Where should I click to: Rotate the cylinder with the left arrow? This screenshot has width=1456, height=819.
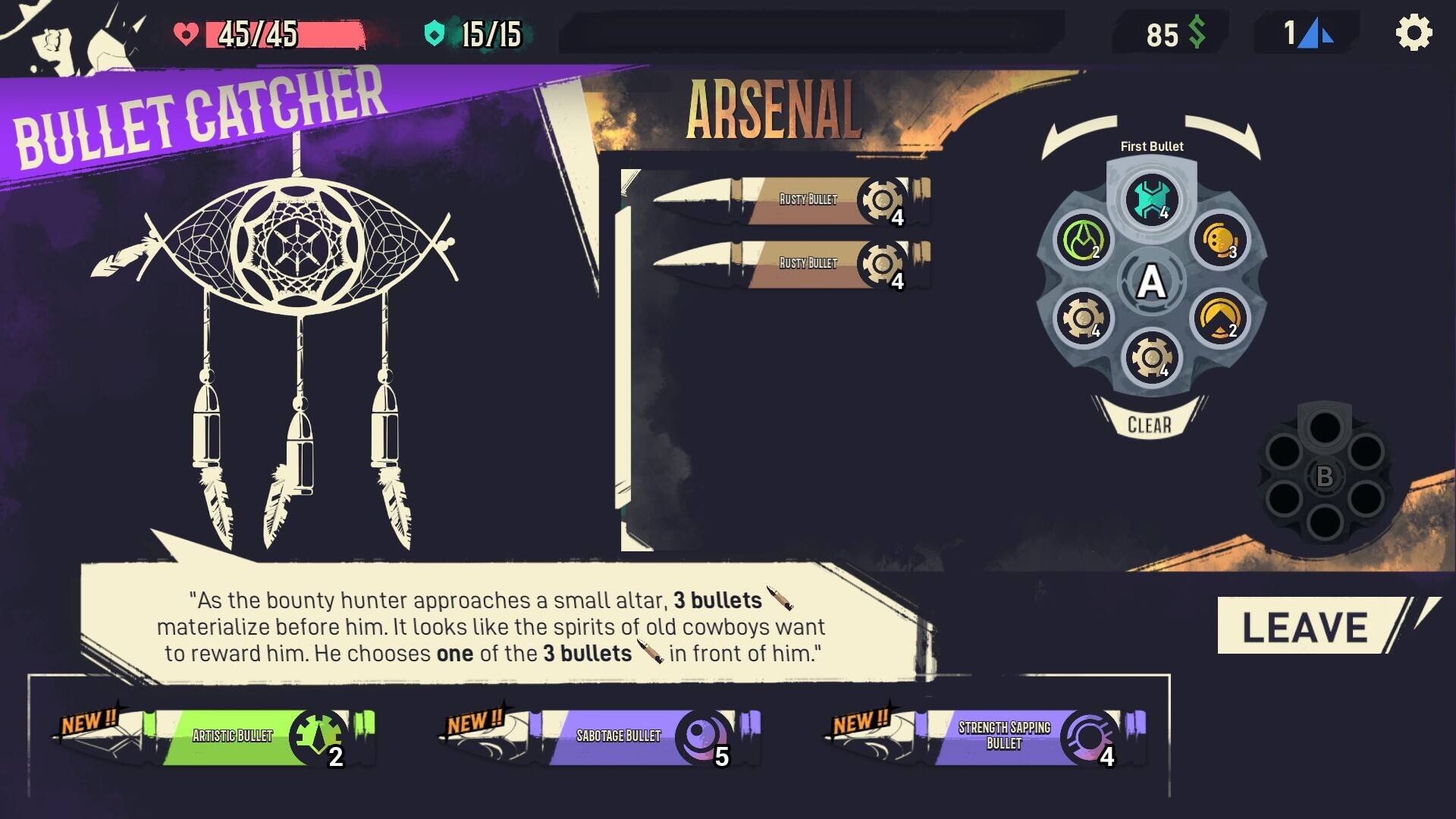1078,135
